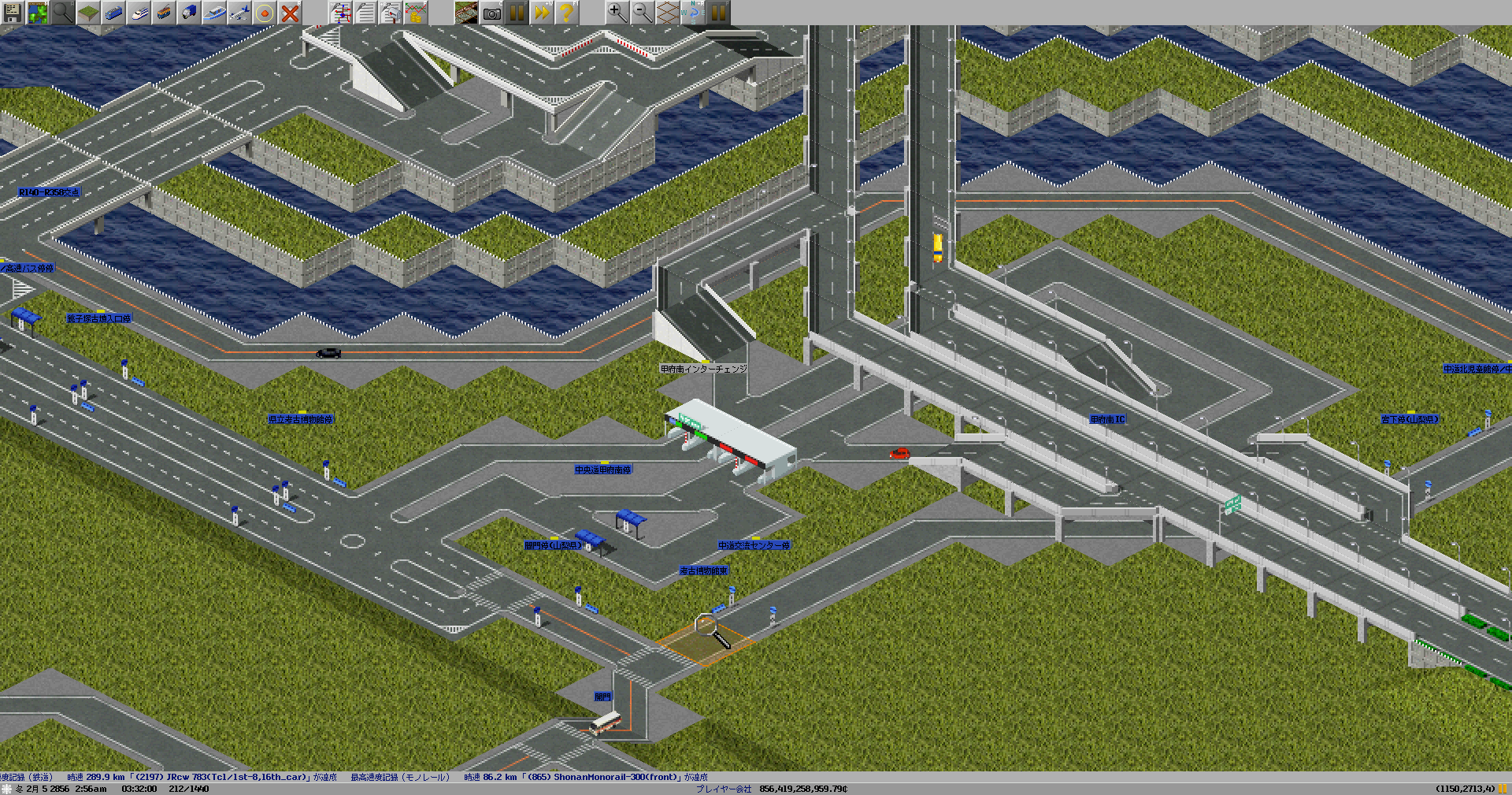
Task: Open the truck road tools
Action: [189, 13]
